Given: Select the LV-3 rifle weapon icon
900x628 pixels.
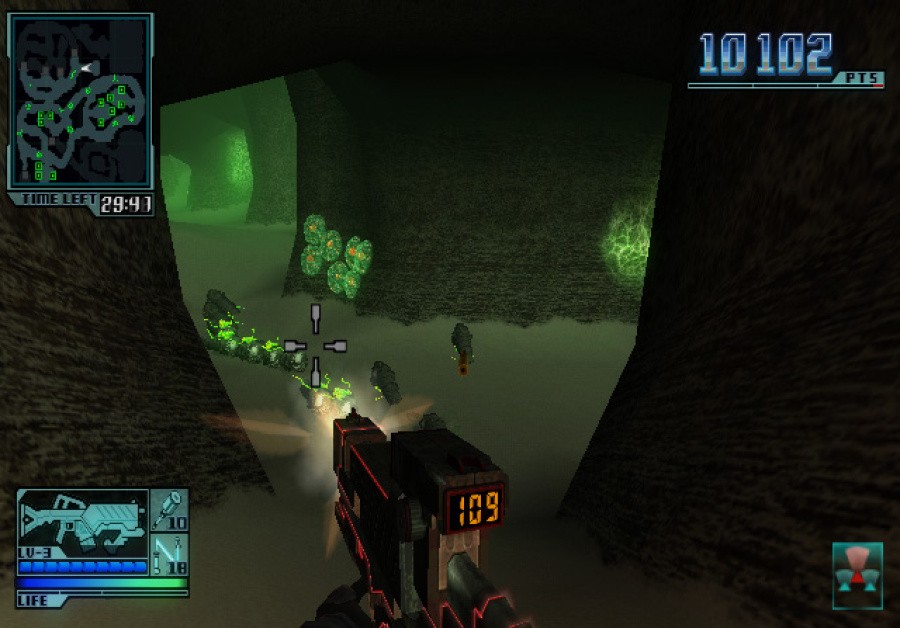Looking at the screenshot, I should coord(82,522).
